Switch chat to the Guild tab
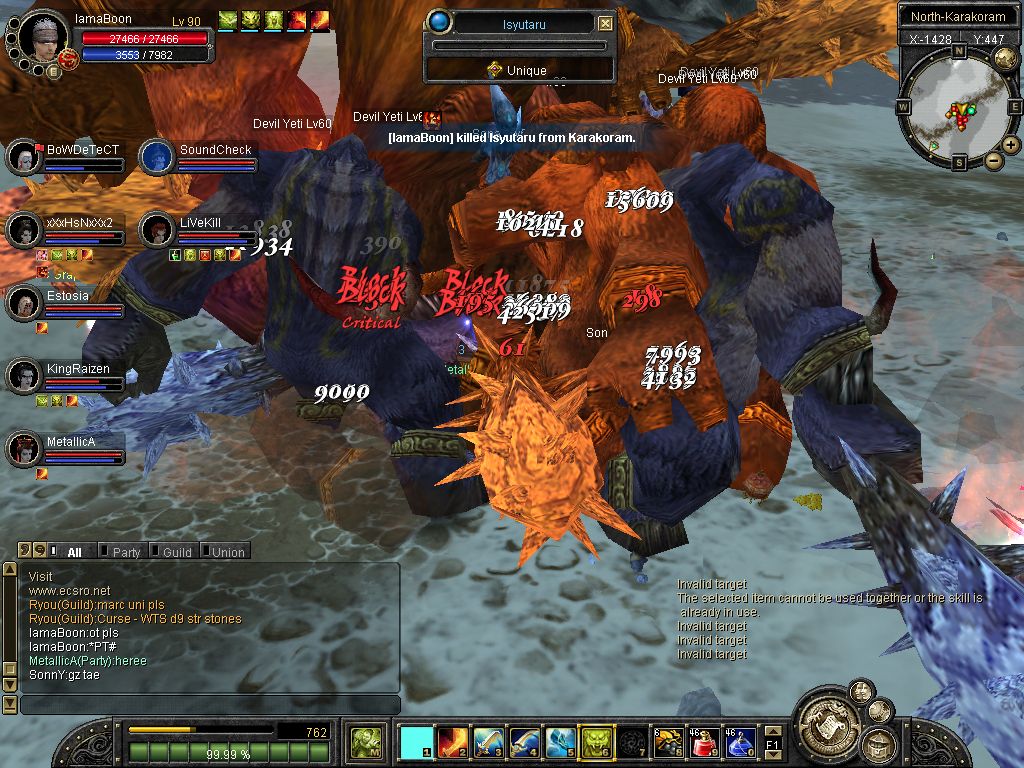This screenshot has width=1024, height=768. pyautogui.click(x=177, y=552)
